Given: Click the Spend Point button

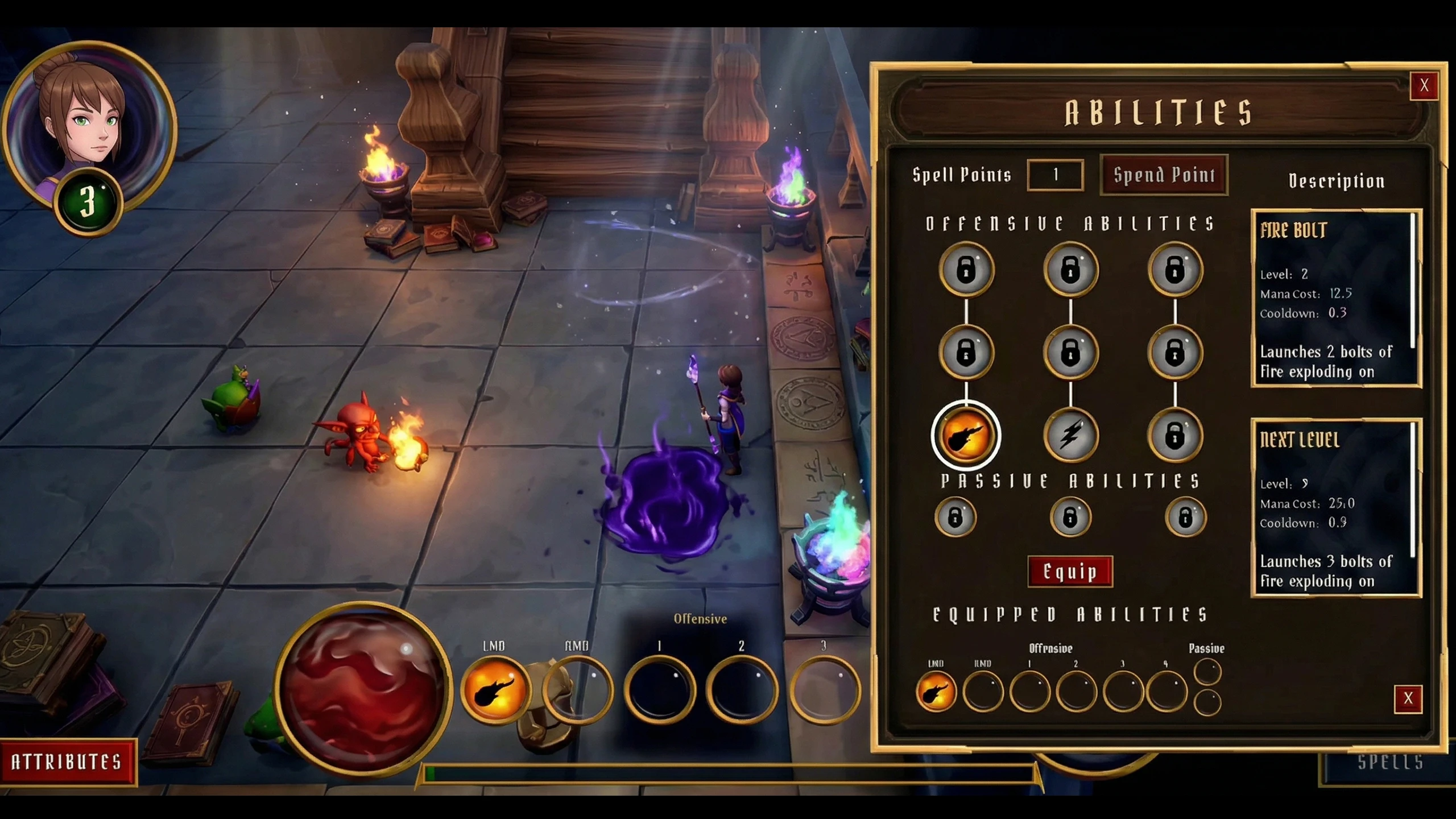Looking at the screenshot, I should point(1164,175).
